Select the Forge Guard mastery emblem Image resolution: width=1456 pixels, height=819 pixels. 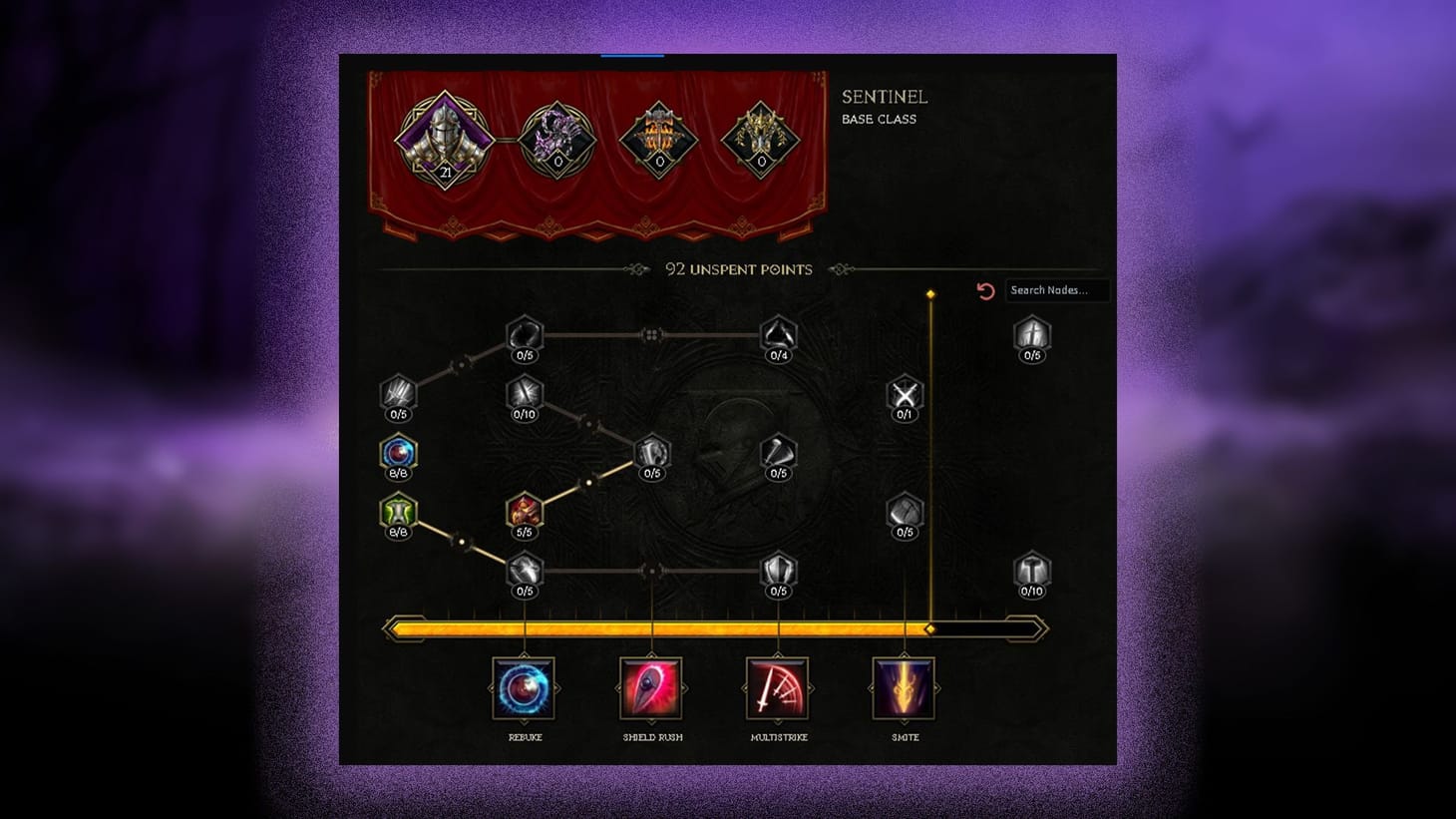coord(658,140)
